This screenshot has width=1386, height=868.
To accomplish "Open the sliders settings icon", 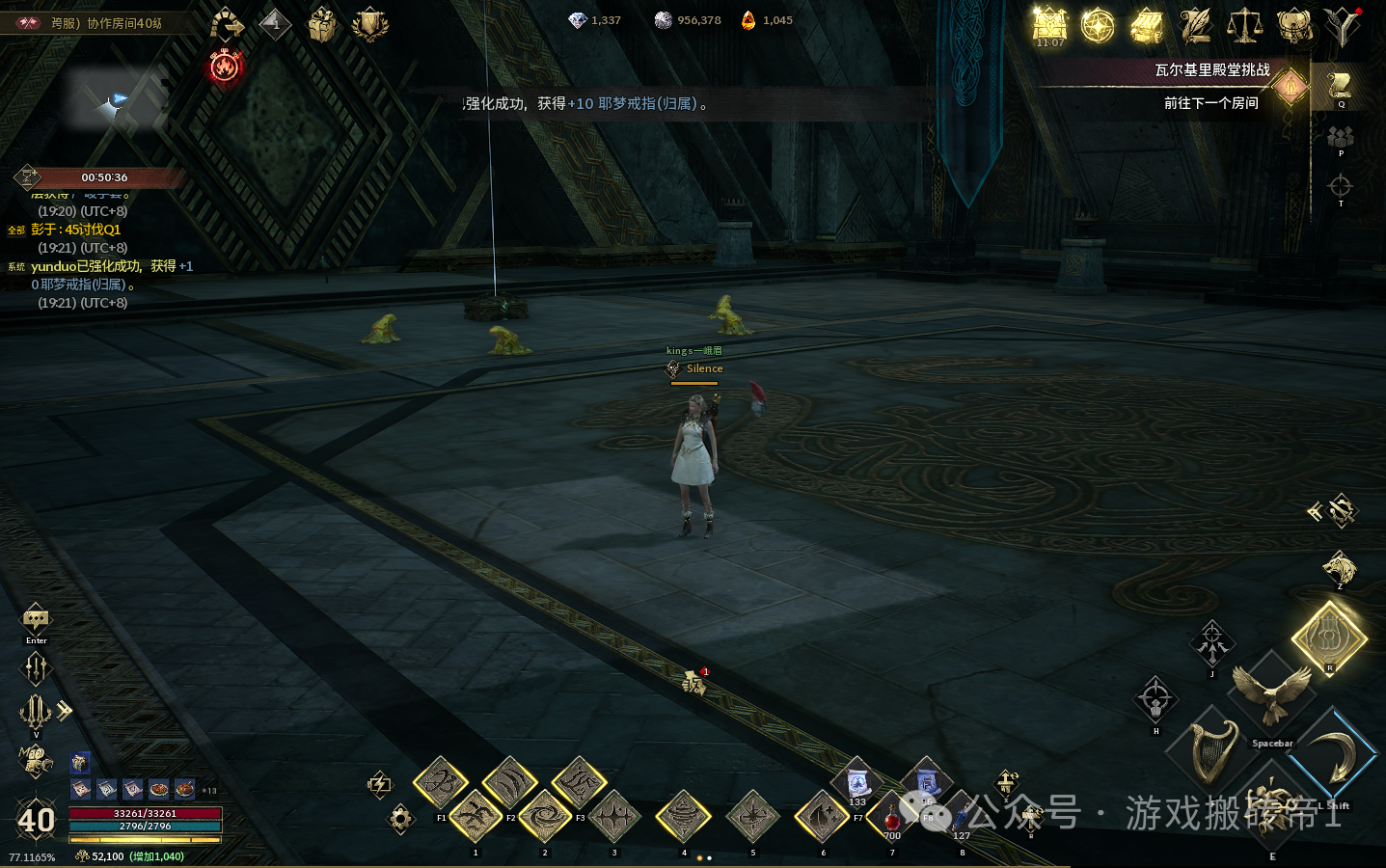I will pos(36,666).
